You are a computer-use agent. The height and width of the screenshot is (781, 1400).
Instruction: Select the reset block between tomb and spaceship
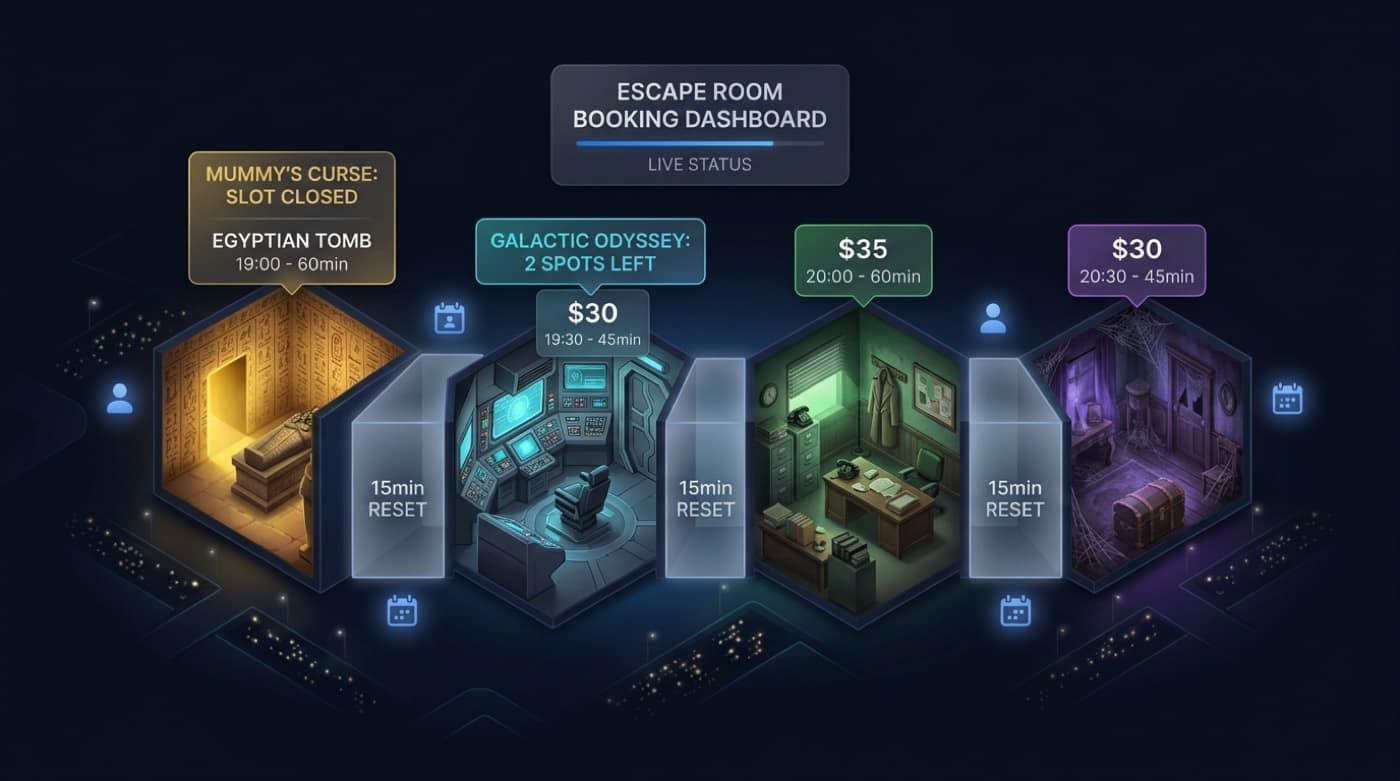coord(398,497)
